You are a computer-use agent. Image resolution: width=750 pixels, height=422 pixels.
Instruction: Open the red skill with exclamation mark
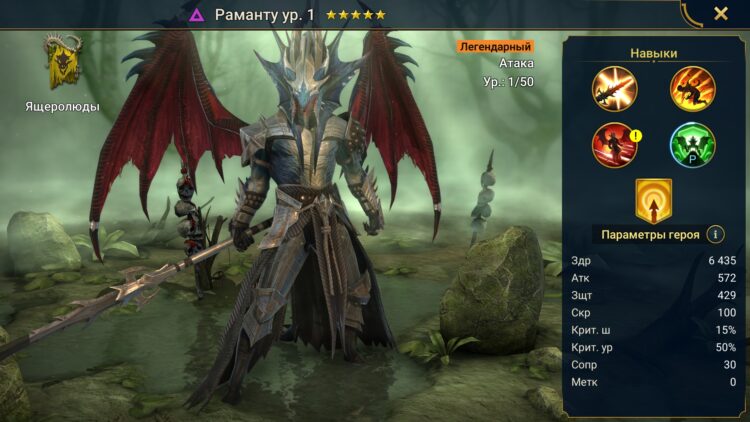tap(613, 144)
